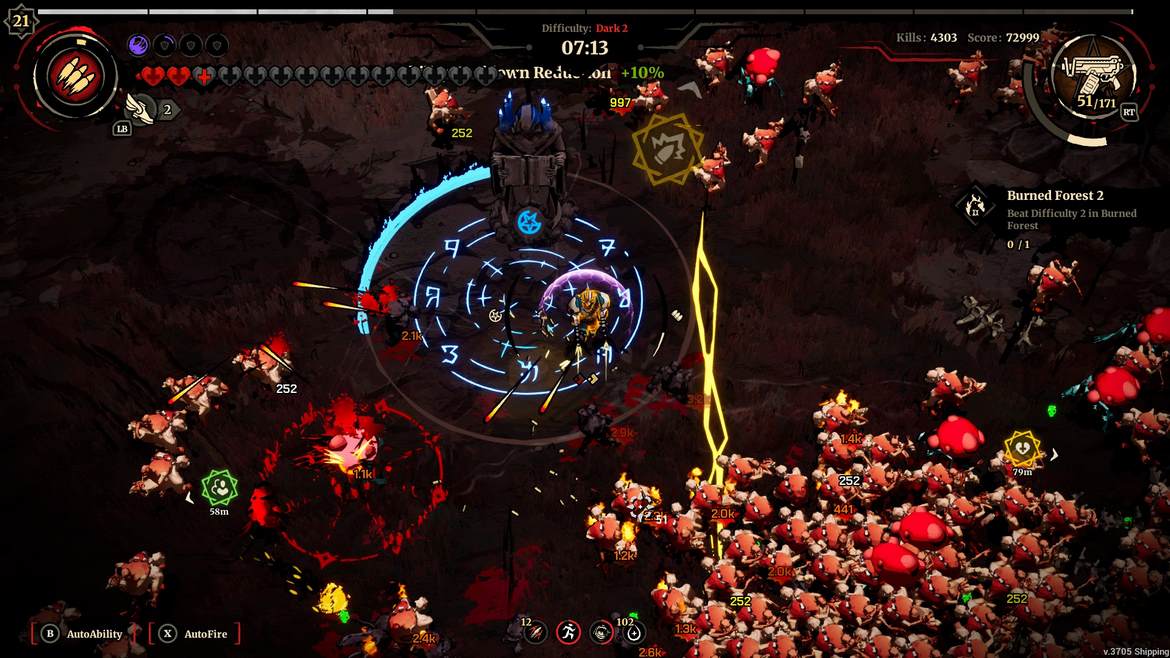Viewport: 1170px width, 658px height.
Task: Select the droplet skill icon showing 102
Action: (634, 631)
